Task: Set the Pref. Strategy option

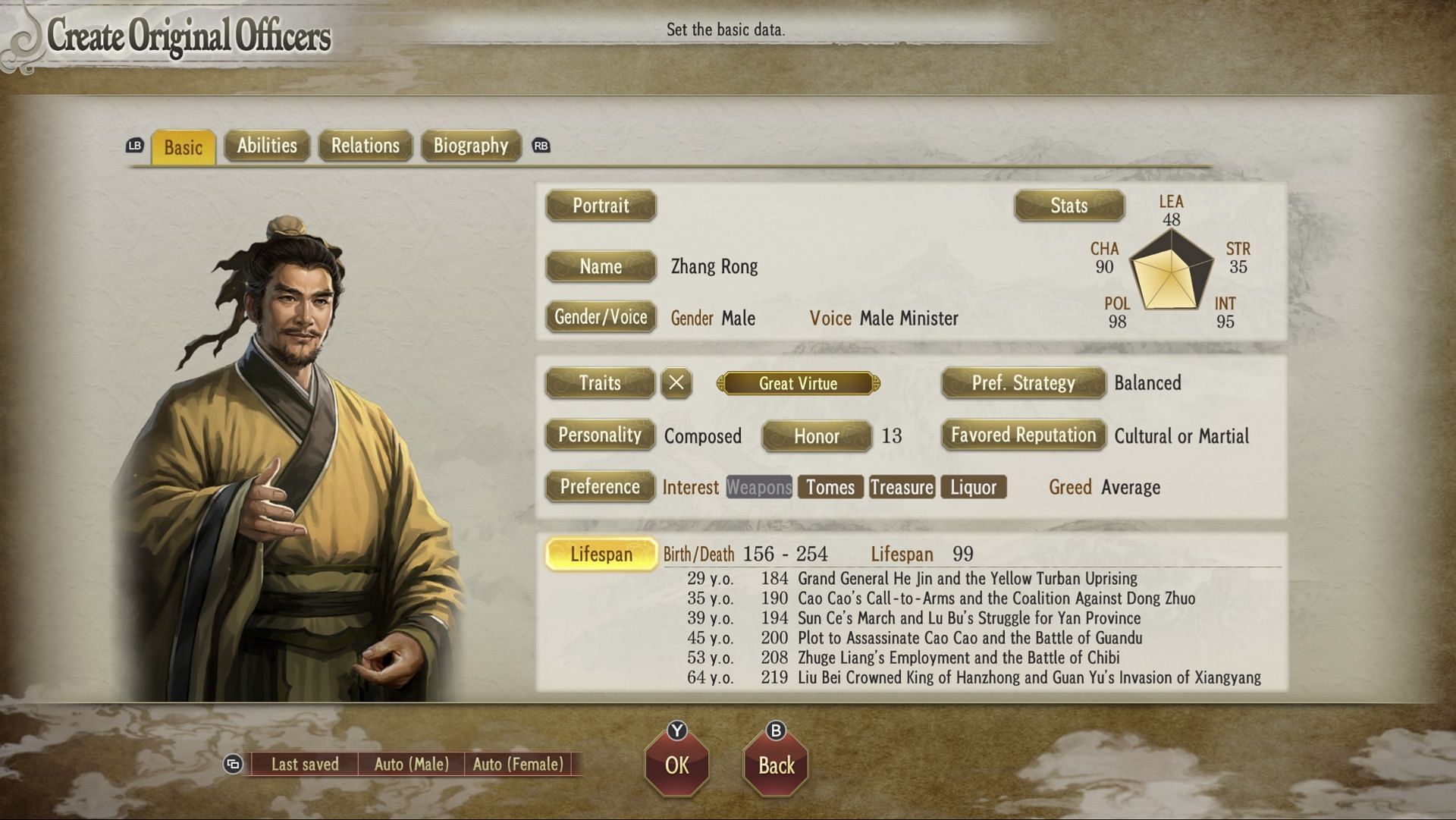Action: pyautogui.click(x=1023, y=383)
